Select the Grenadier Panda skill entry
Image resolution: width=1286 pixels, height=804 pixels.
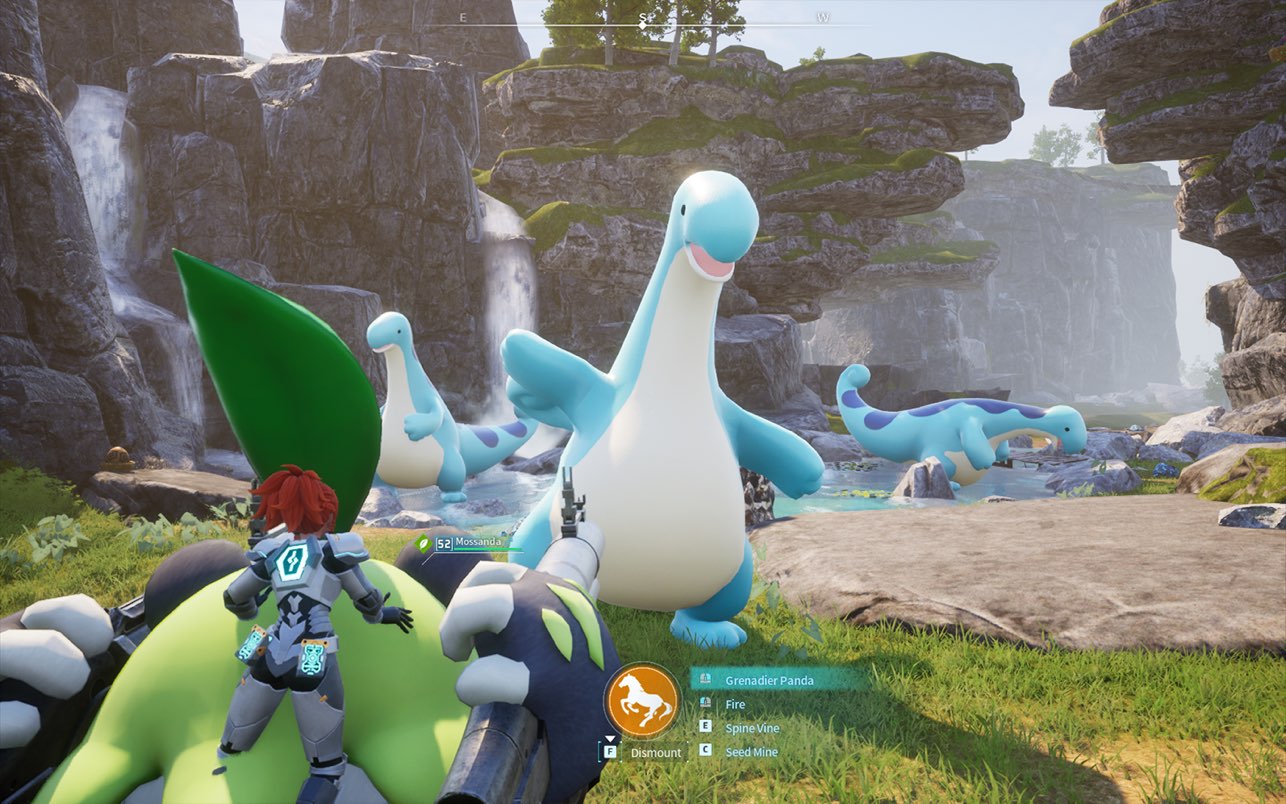(769, 680)
